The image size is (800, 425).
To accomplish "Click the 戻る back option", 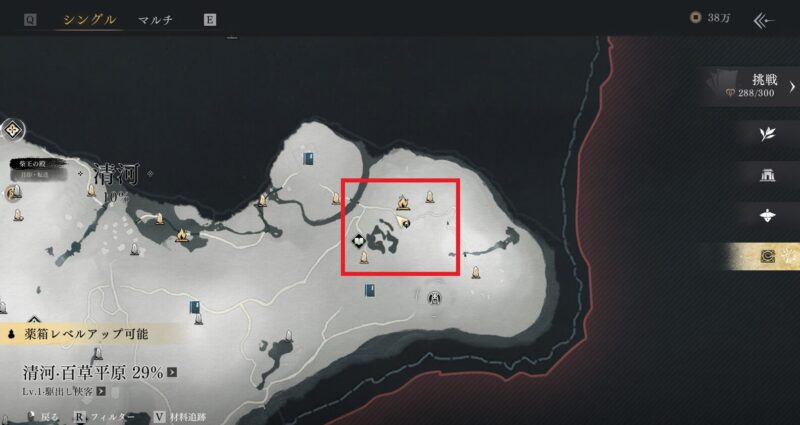I will click(x=48, y=416).
